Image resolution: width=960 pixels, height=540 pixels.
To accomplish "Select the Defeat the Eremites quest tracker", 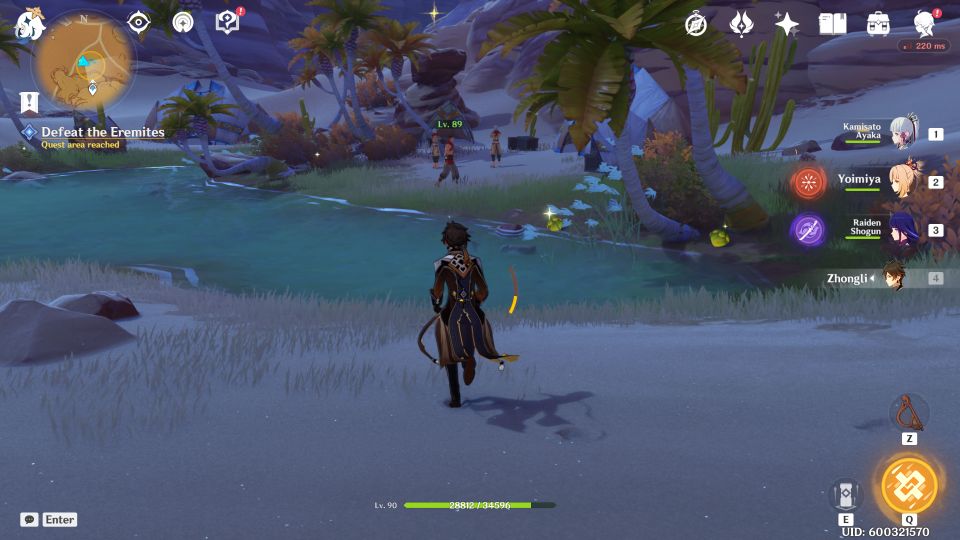I will tap(102, 132).
